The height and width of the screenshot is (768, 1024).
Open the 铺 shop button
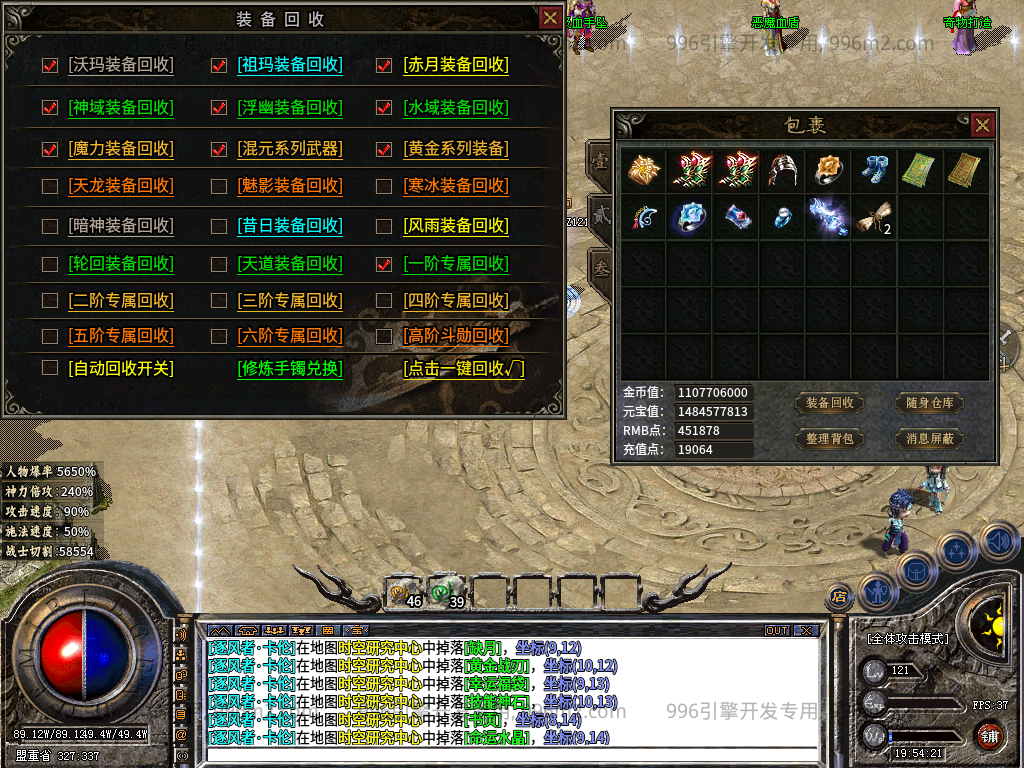[989, 737]
